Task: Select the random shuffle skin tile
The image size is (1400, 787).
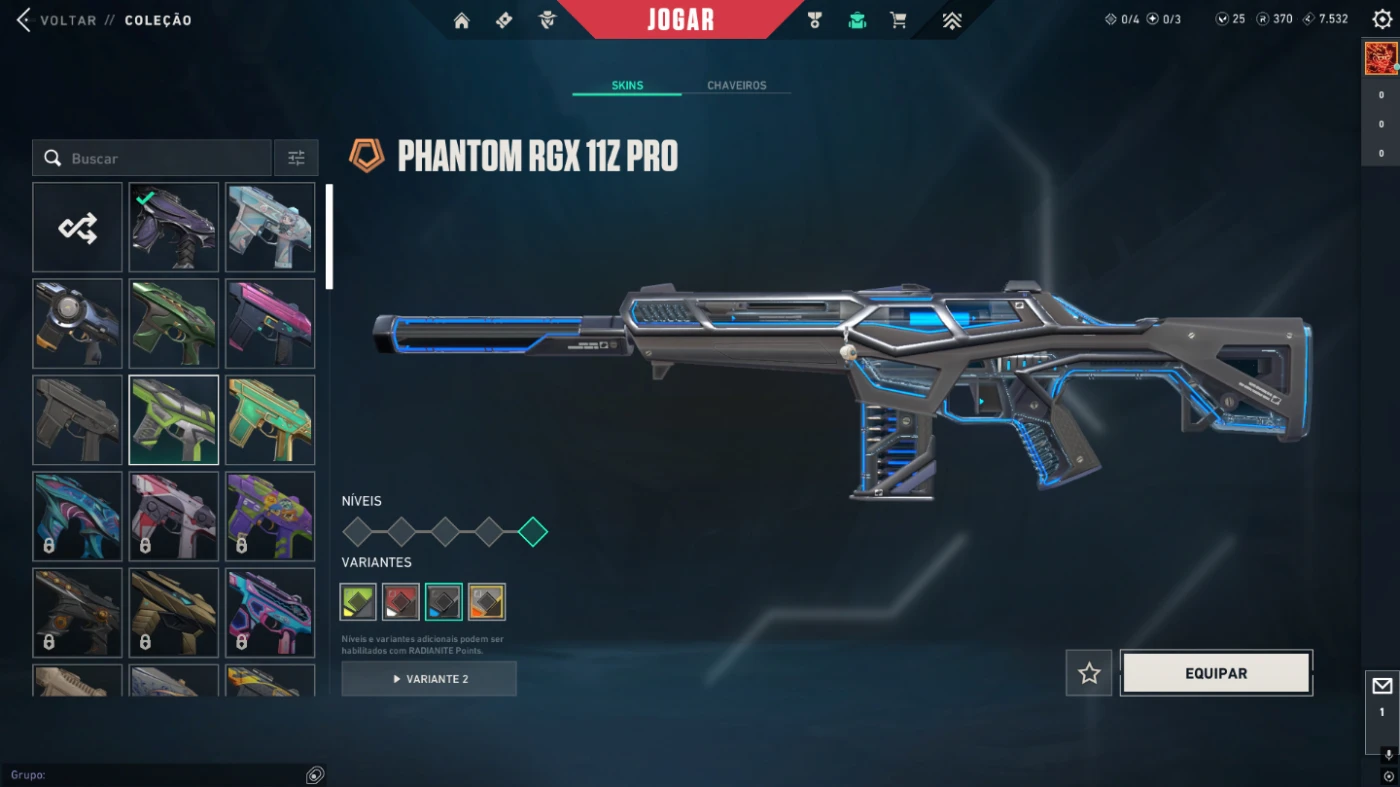Action: (x=77, y=228)
